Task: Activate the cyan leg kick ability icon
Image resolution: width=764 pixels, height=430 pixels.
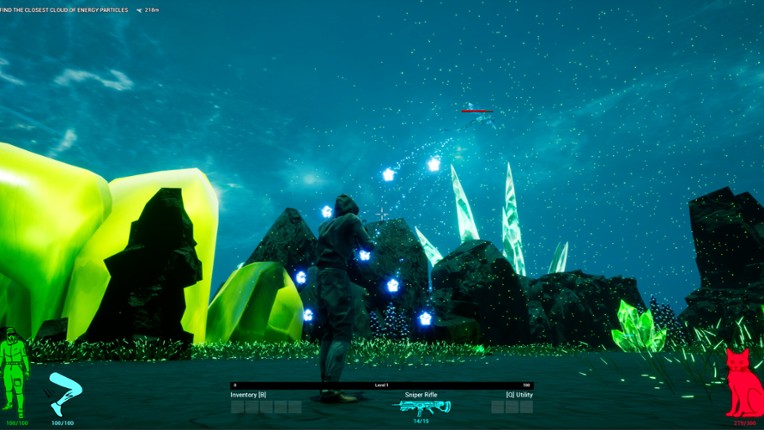Action: point(64,393)
